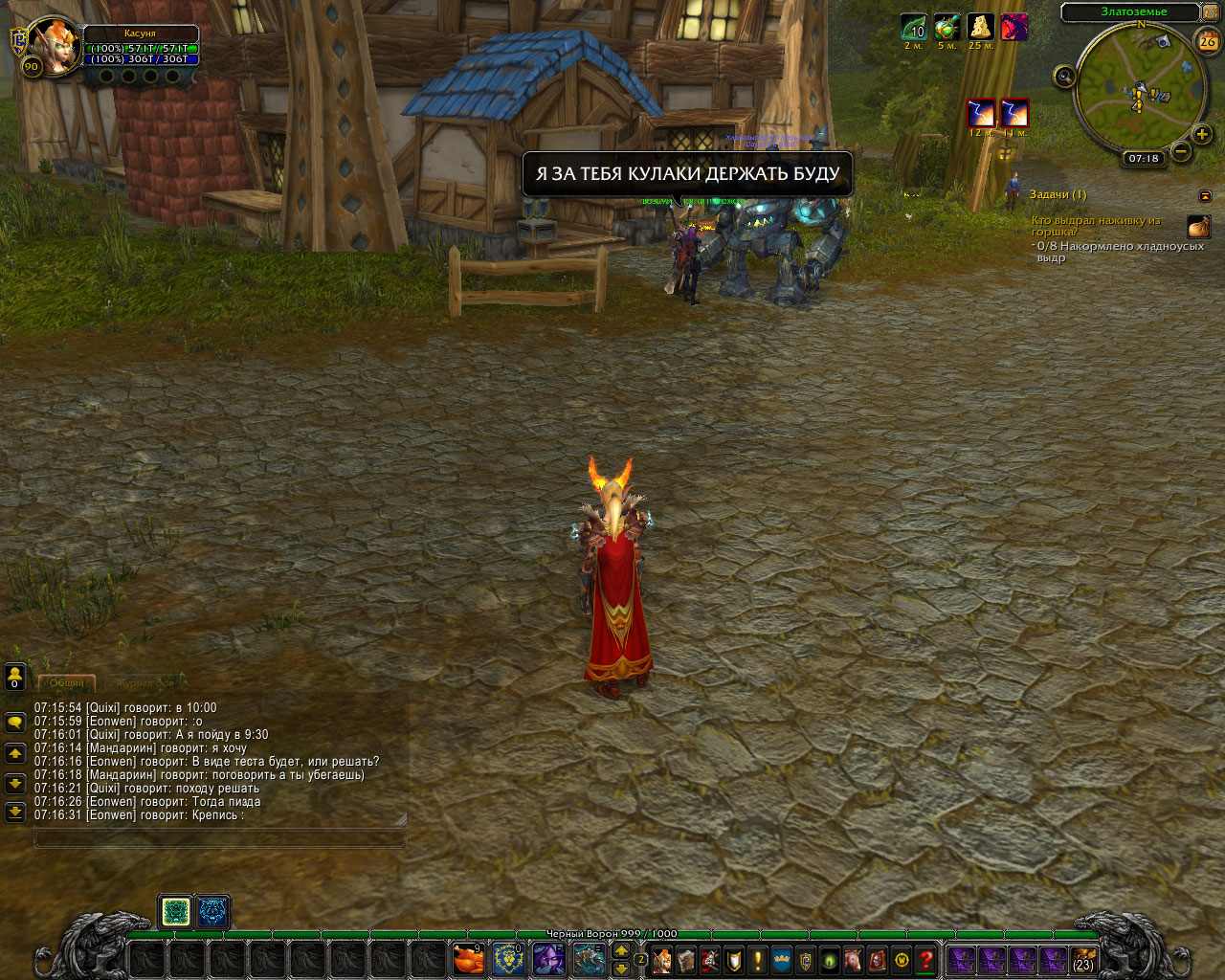The height and width of the screenshot is (980, 1225).
Task: Open the red question mark help button
Action: tap(925, 959)
